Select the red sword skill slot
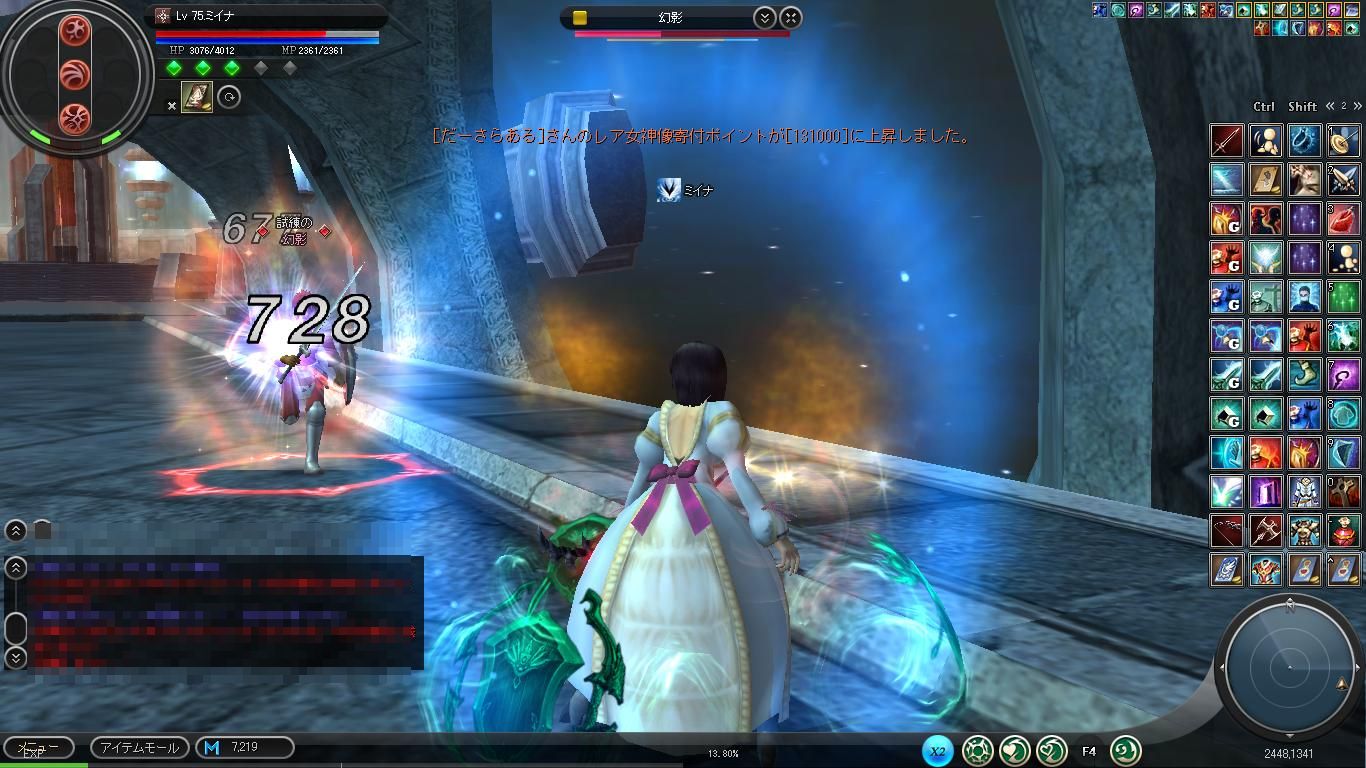Viewport: 1366px width, 768px height. click(x=1227, y=141)
